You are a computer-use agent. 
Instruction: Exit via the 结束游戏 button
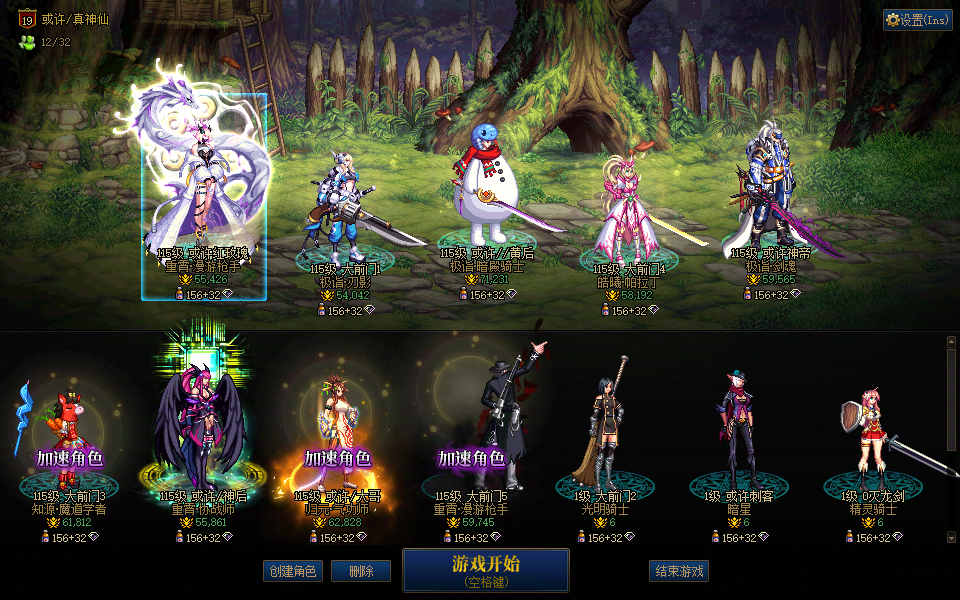click(679, 571)
